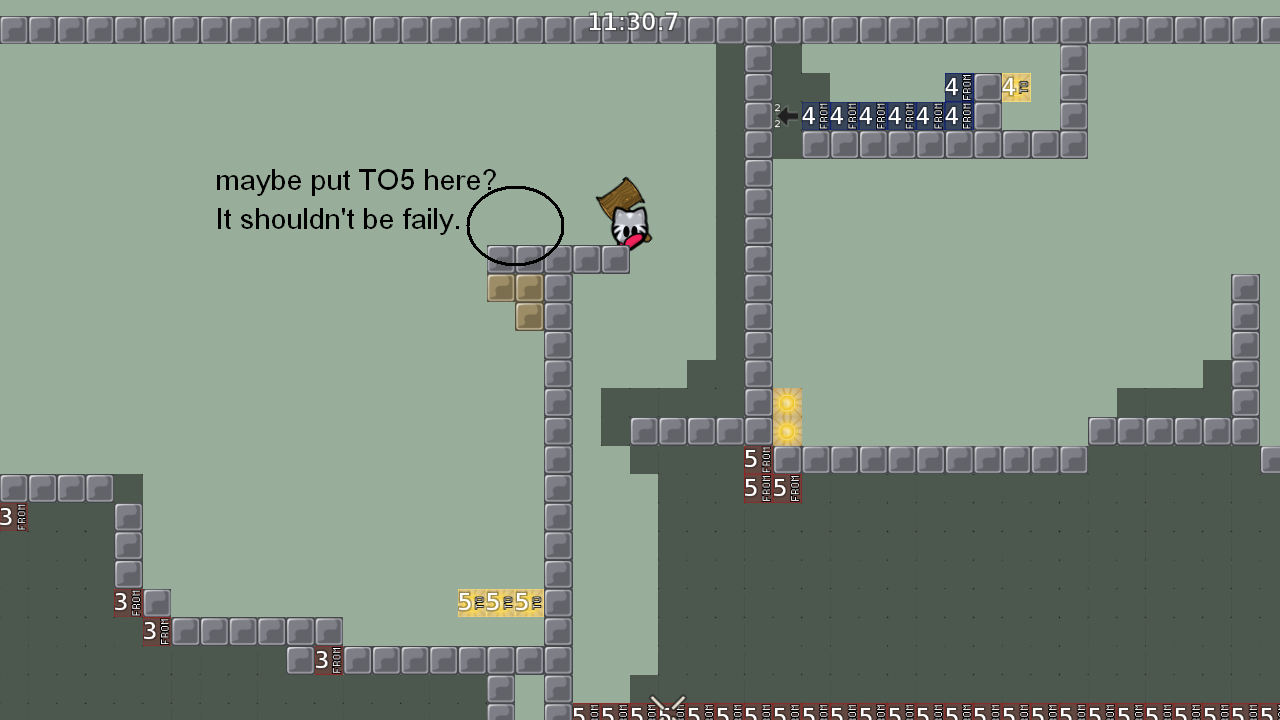The width and height of the screenshot is (1280, 720).
Task: Select the top brown crate under the platform
Action: coord(499,287)
